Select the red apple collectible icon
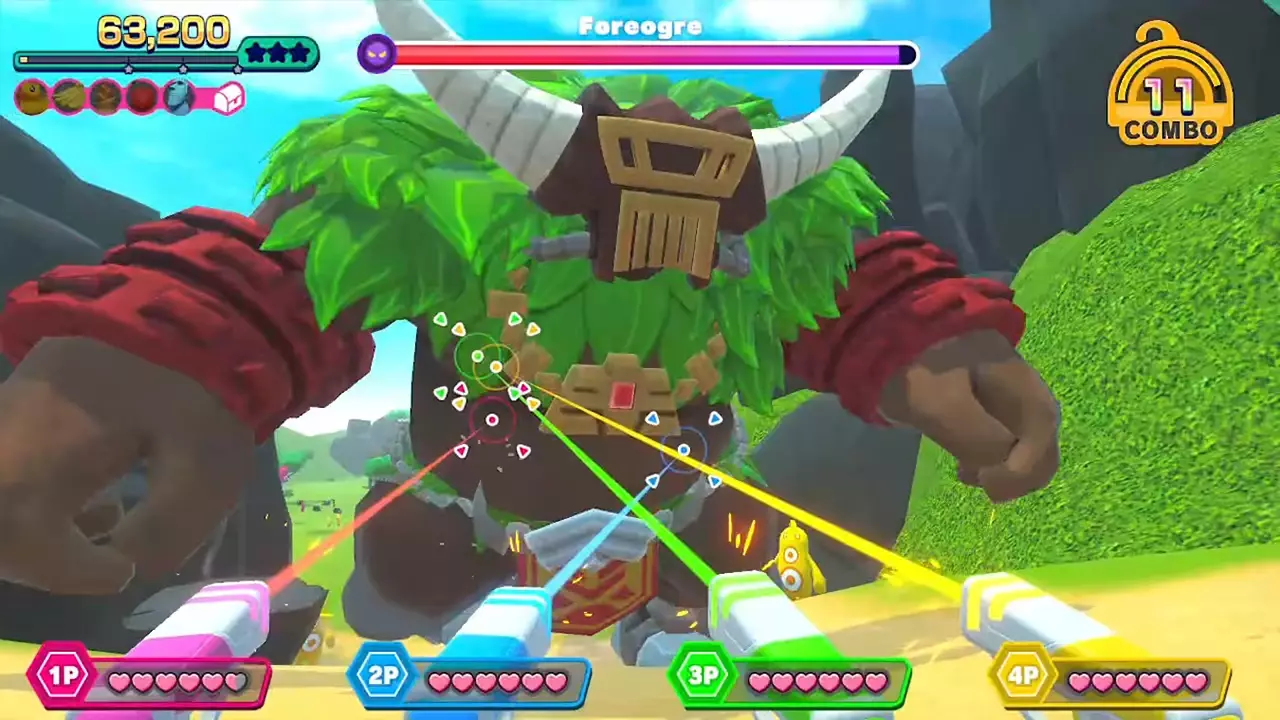 click(x=142, y=97)
